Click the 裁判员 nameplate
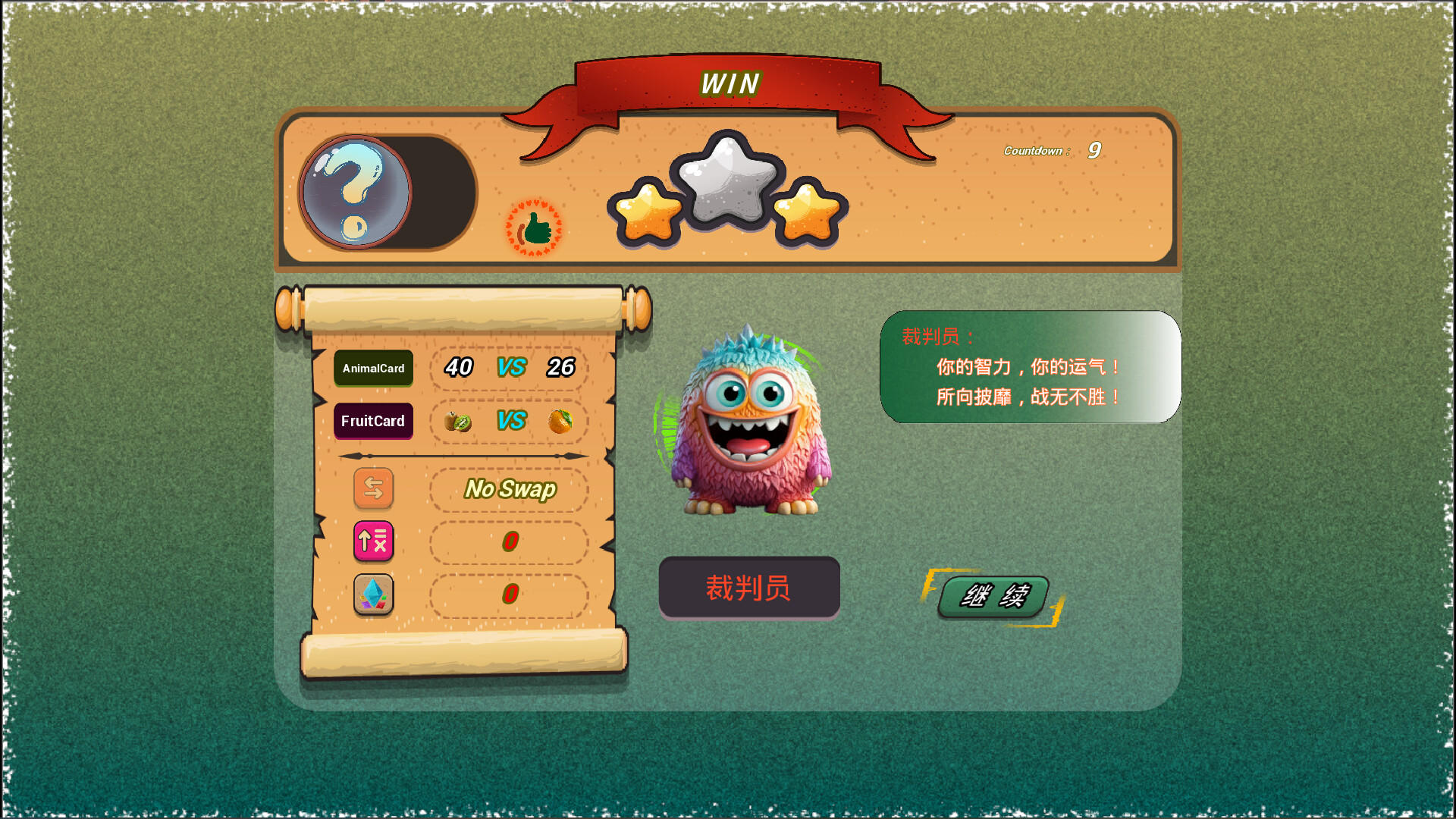 749,588
